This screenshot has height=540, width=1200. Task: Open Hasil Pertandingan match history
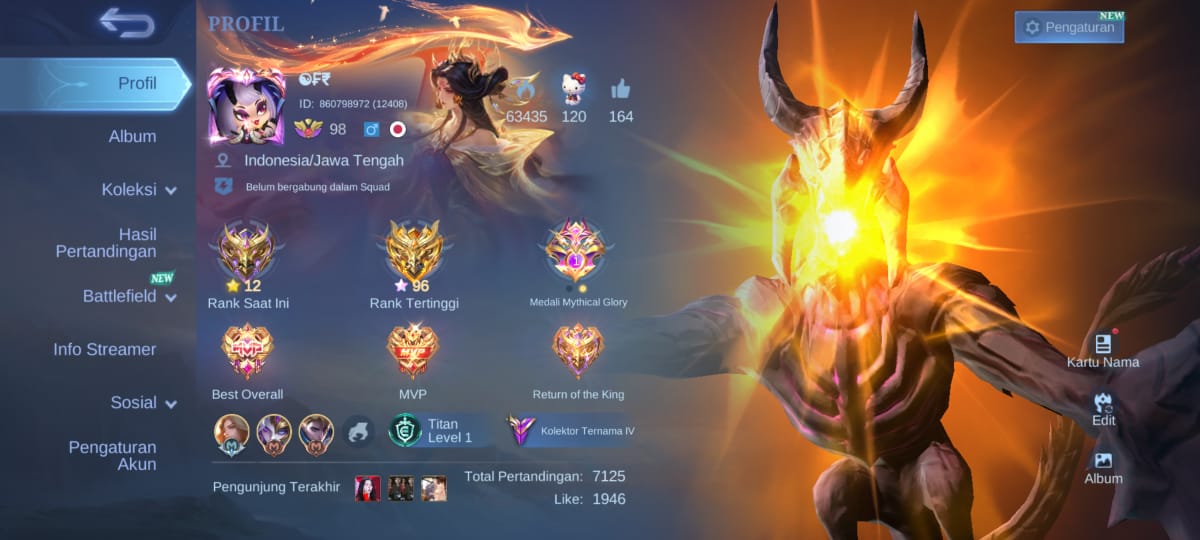click(x=106, y=243)
